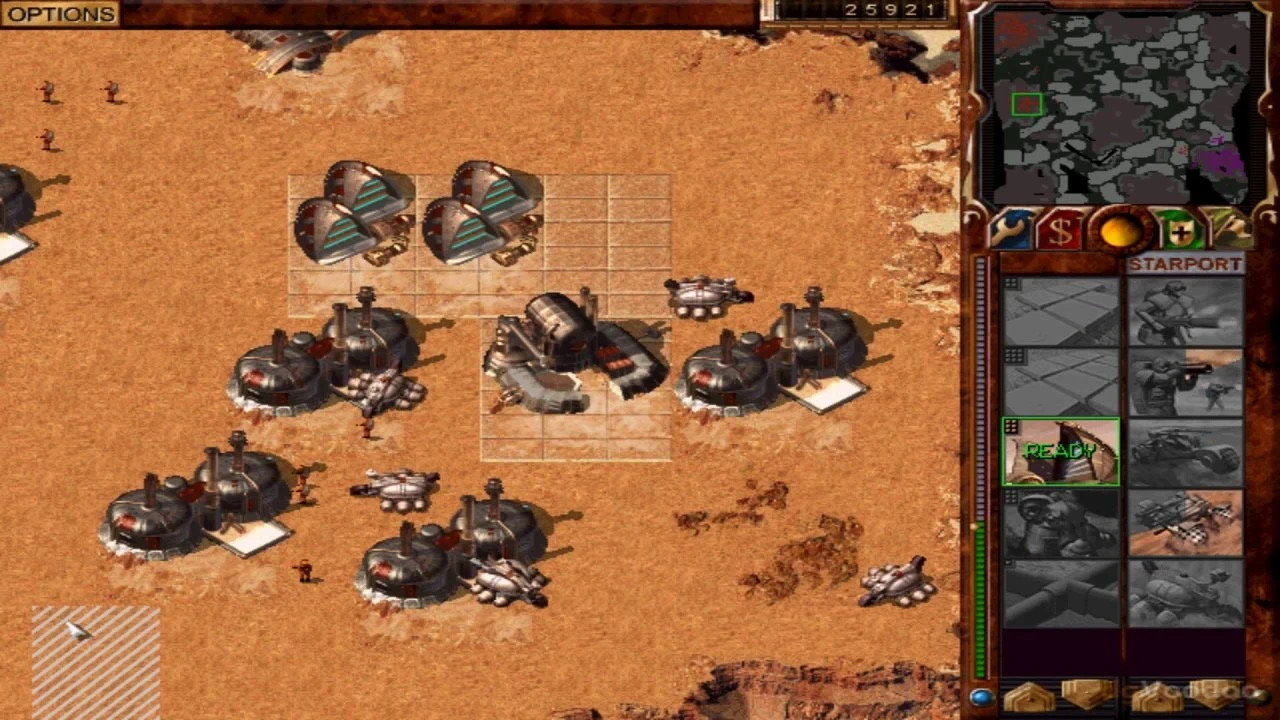
Task: Queue the tracked vehicle below the quad
Action: pos(1186,593)
